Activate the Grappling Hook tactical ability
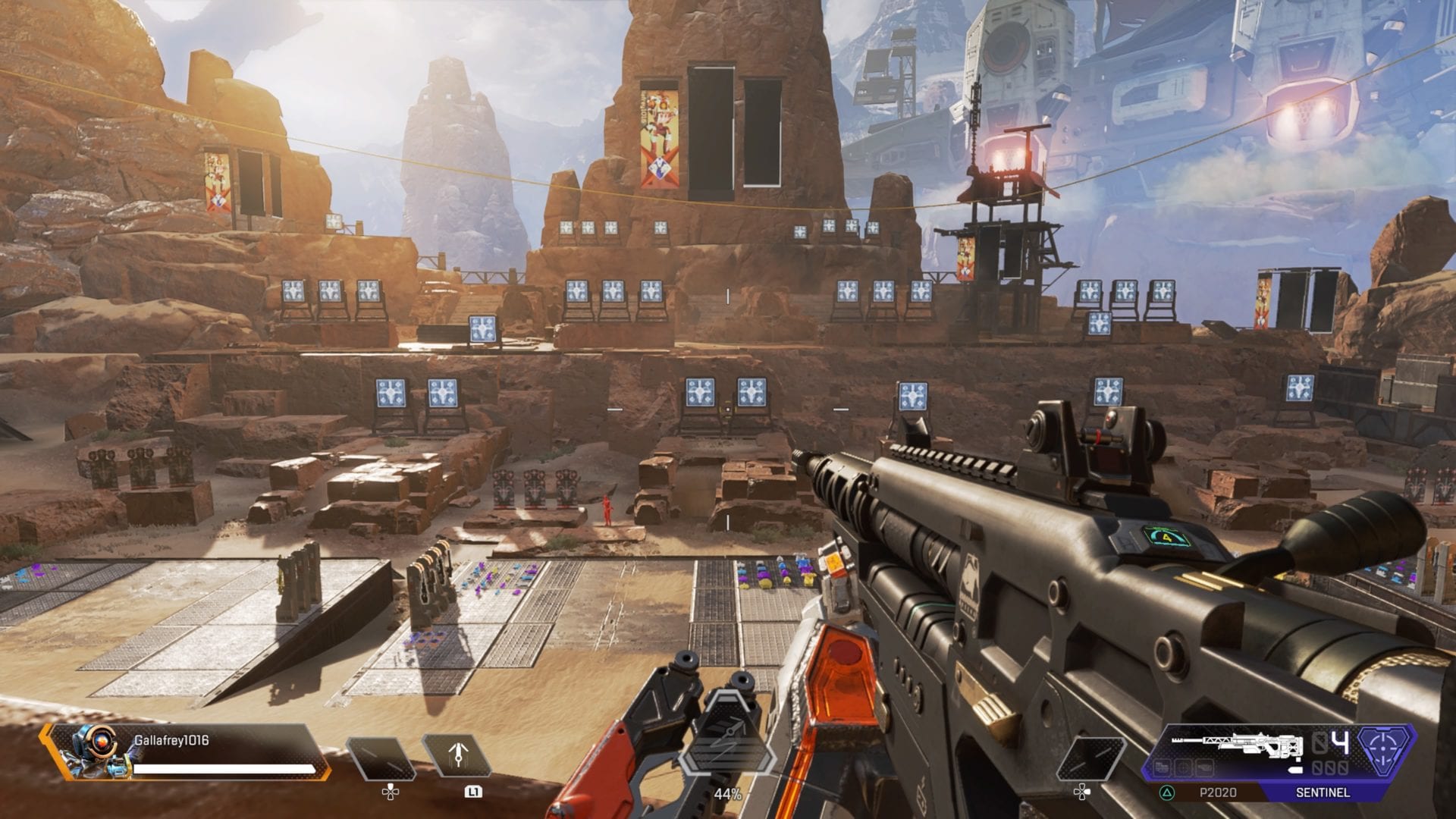Image resolution: width=1456 pixels, height=819 pixels. pyautogui.click(x=457, y=757)
